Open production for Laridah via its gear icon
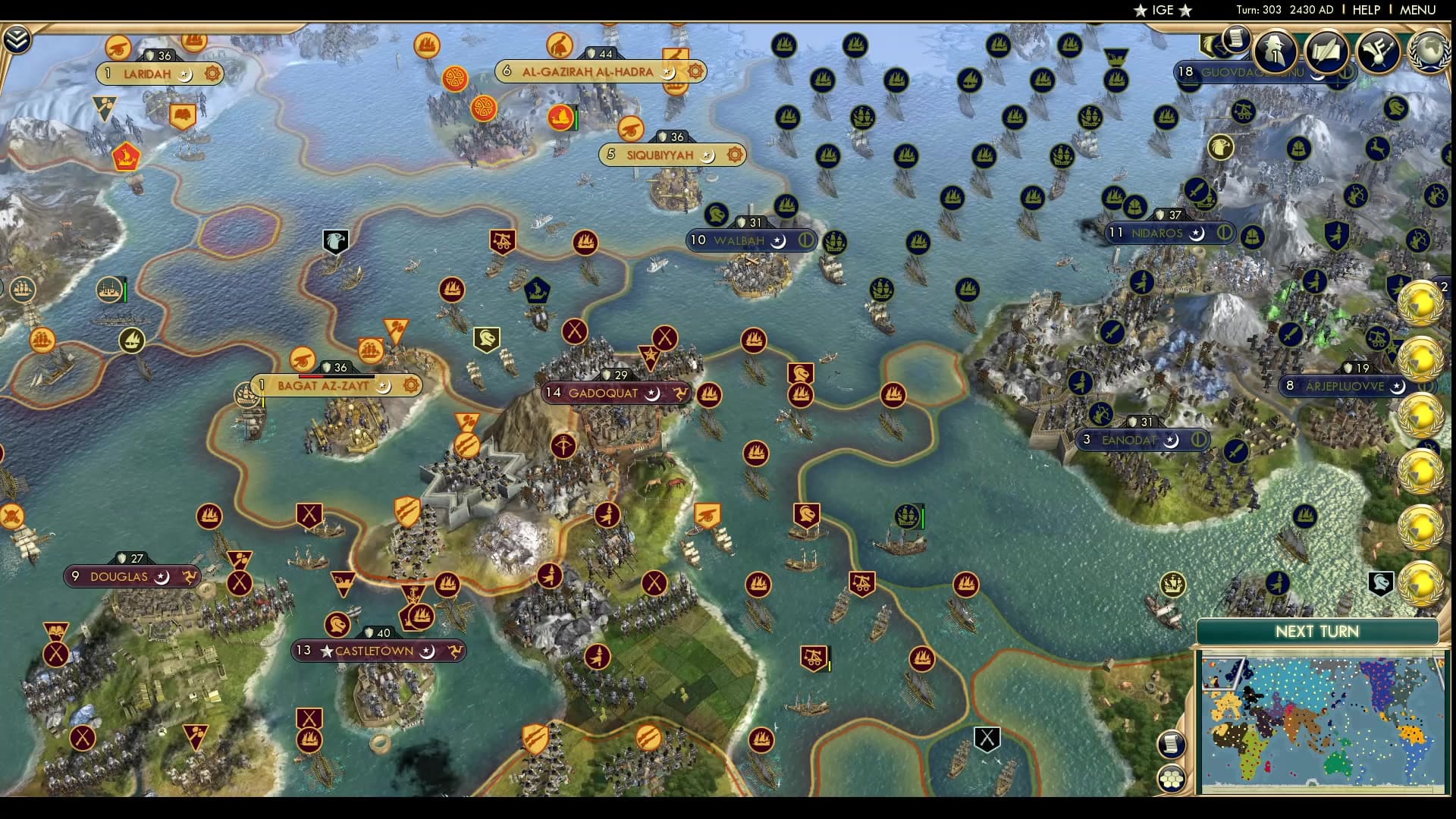The height and width of the screenshot is (819, 1456). tap(211, 73)
